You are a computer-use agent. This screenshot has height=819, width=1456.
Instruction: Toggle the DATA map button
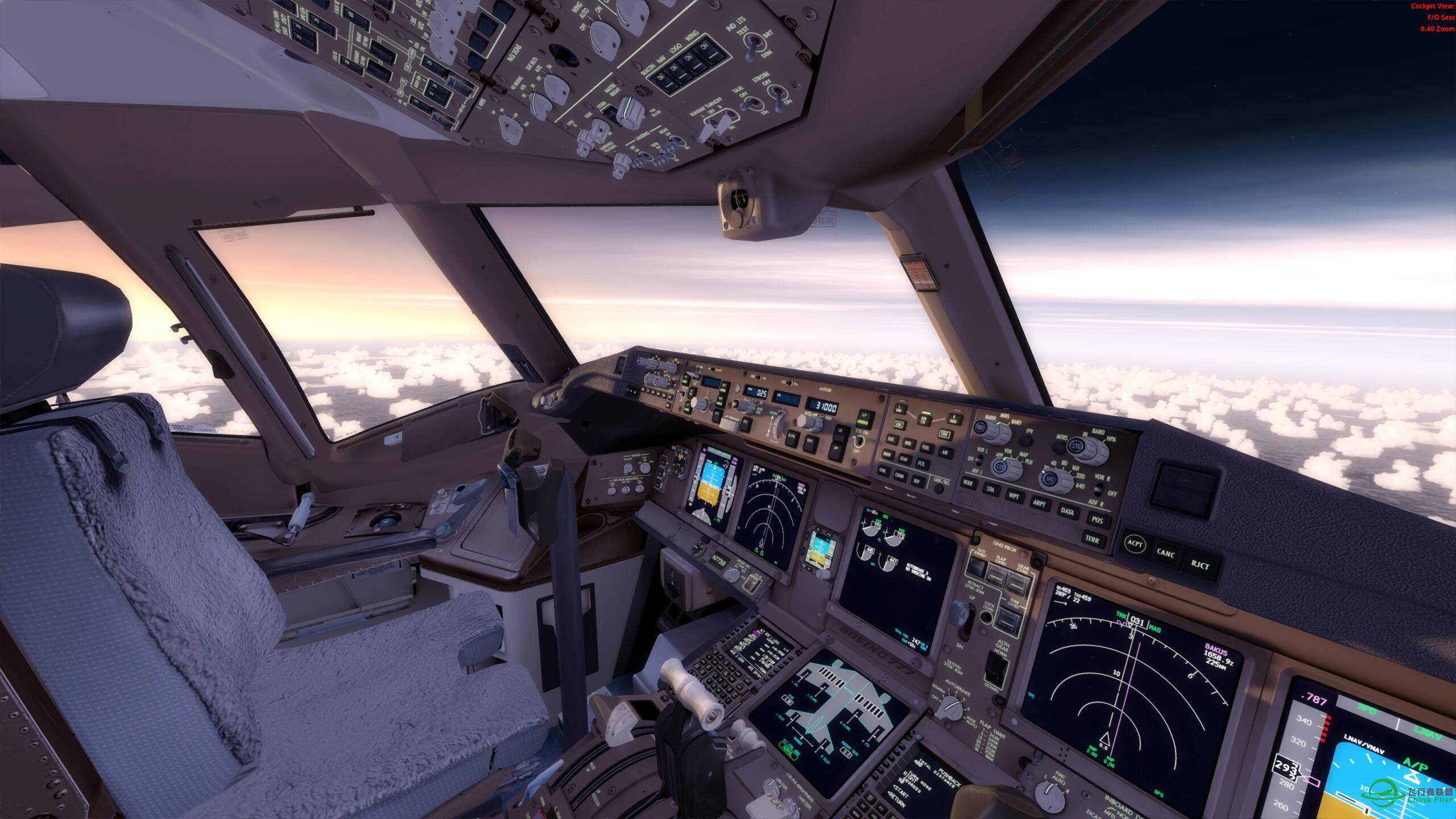1067,512
